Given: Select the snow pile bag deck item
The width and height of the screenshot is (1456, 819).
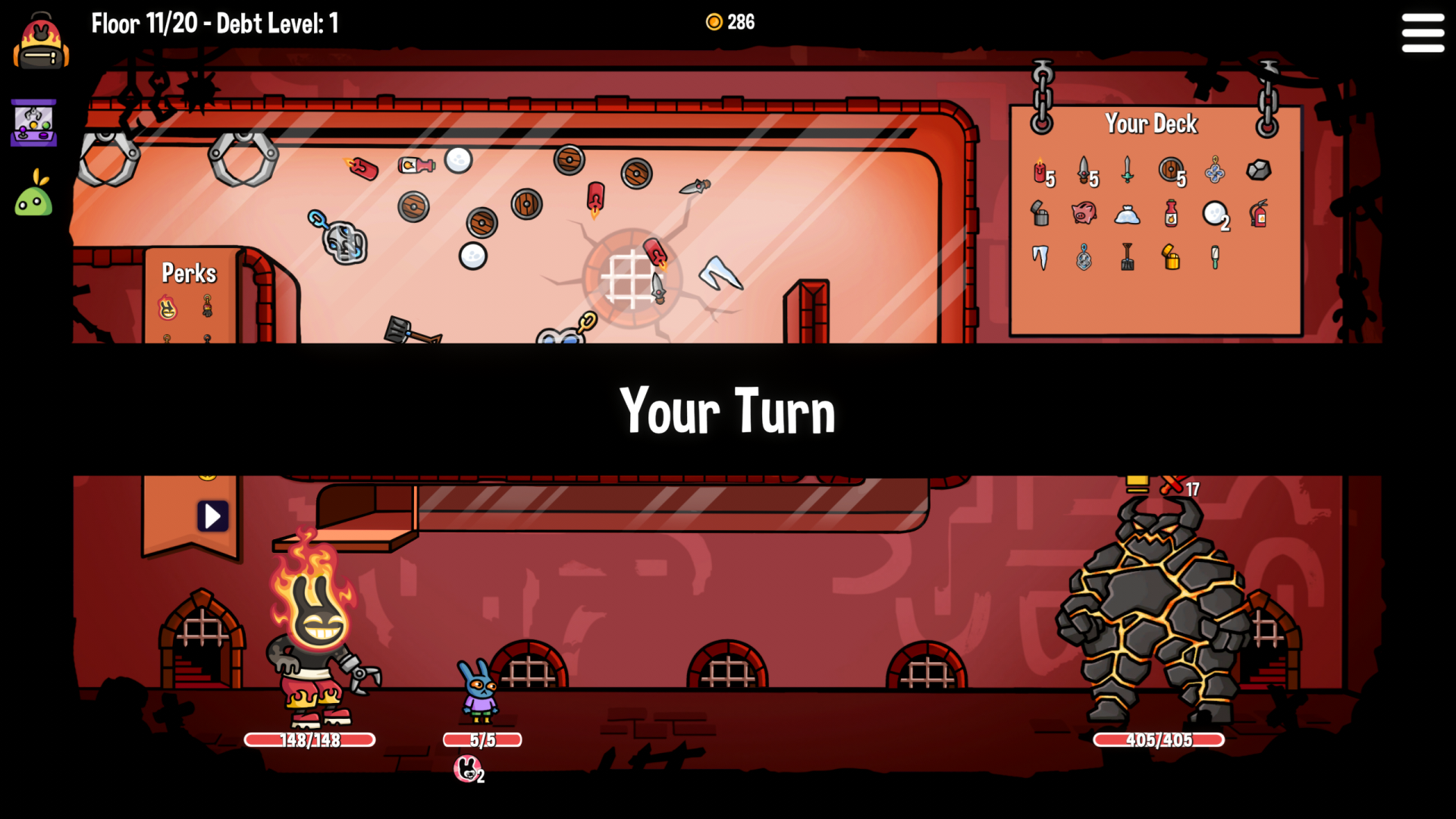Looking at the screenshot, I should [1128, 215].
